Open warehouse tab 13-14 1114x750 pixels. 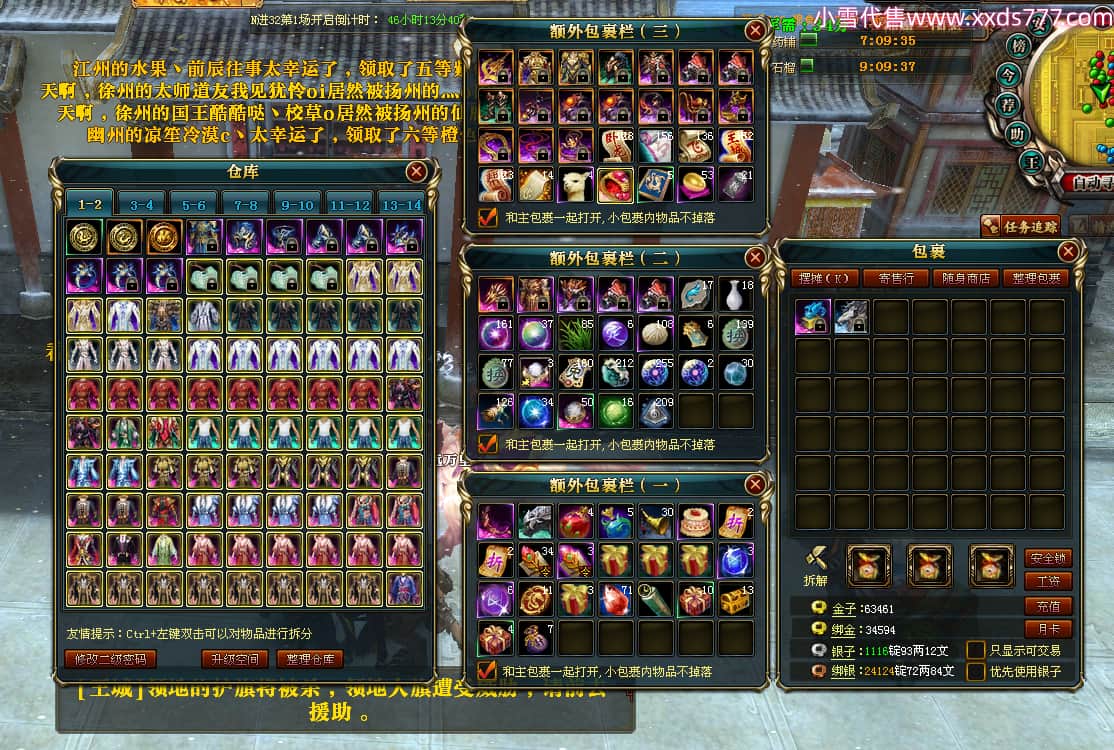pos(401,204)
